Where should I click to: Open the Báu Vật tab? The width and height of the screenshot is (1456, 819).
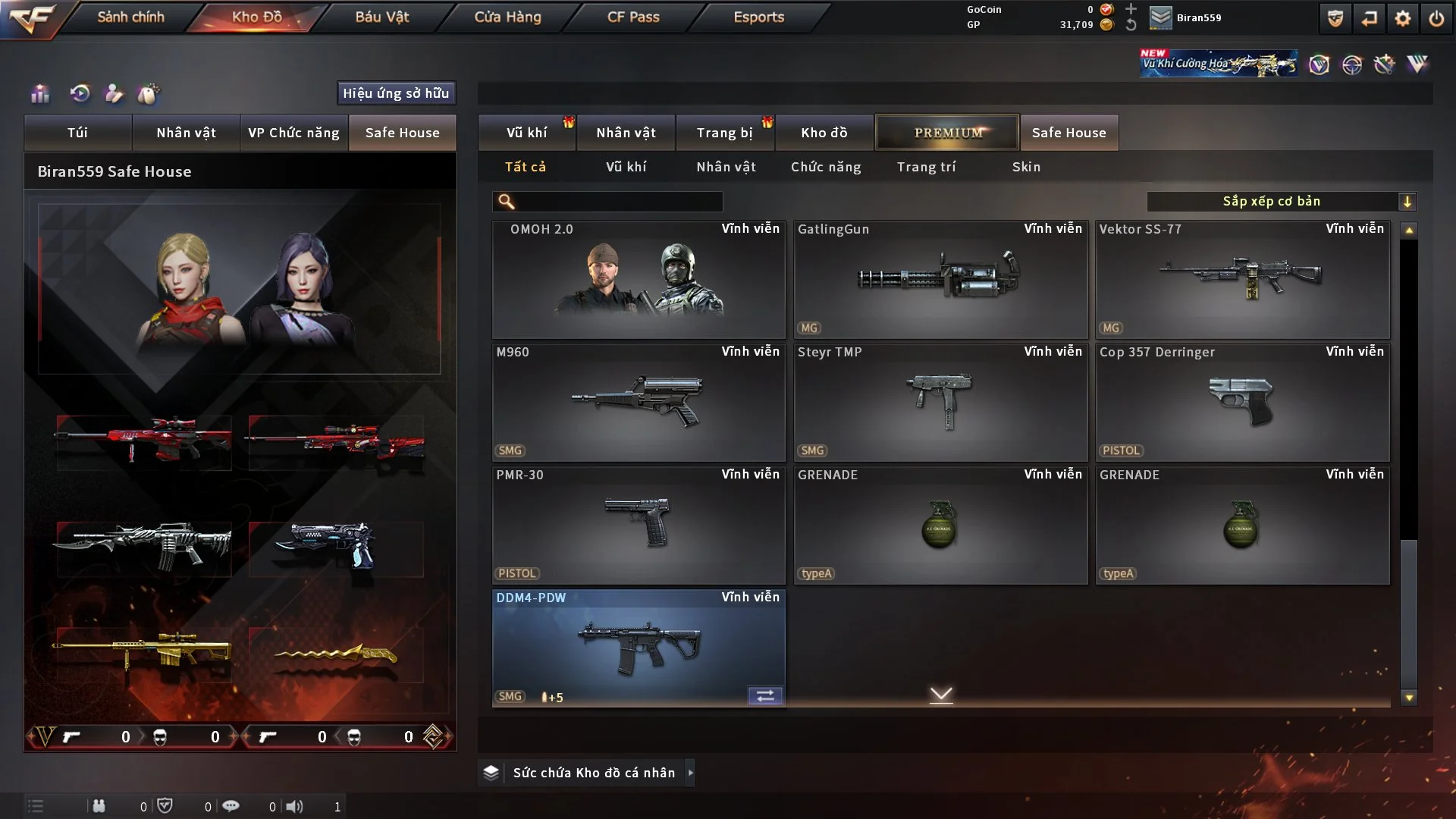tap(381, 17)
